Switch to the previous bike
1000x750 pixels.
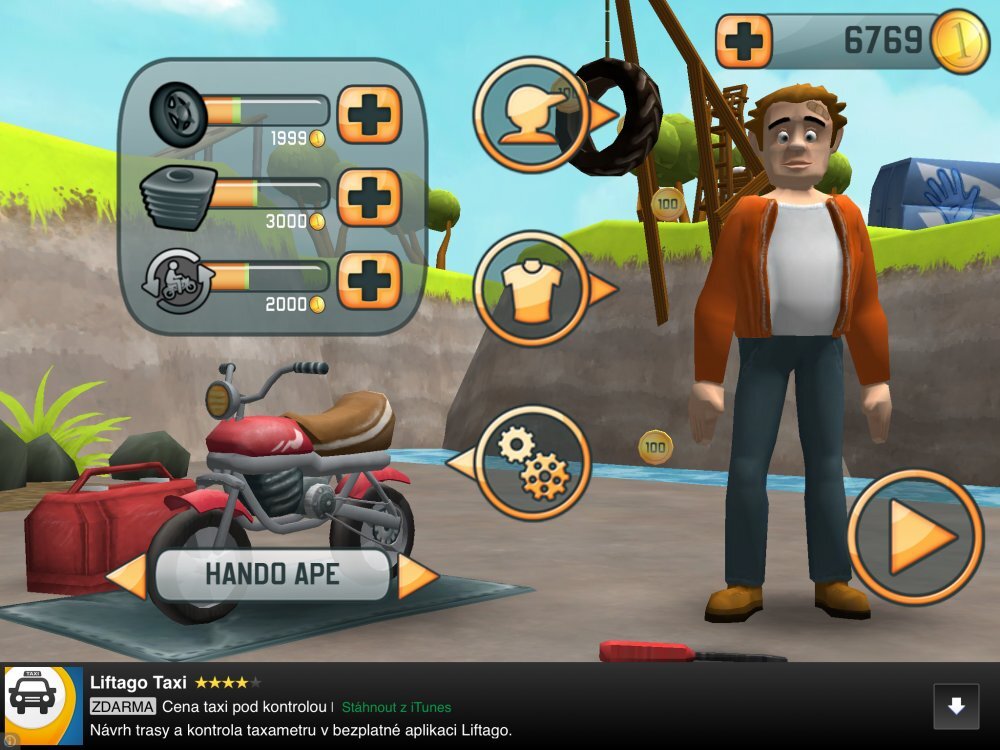(x=128, y=577)
